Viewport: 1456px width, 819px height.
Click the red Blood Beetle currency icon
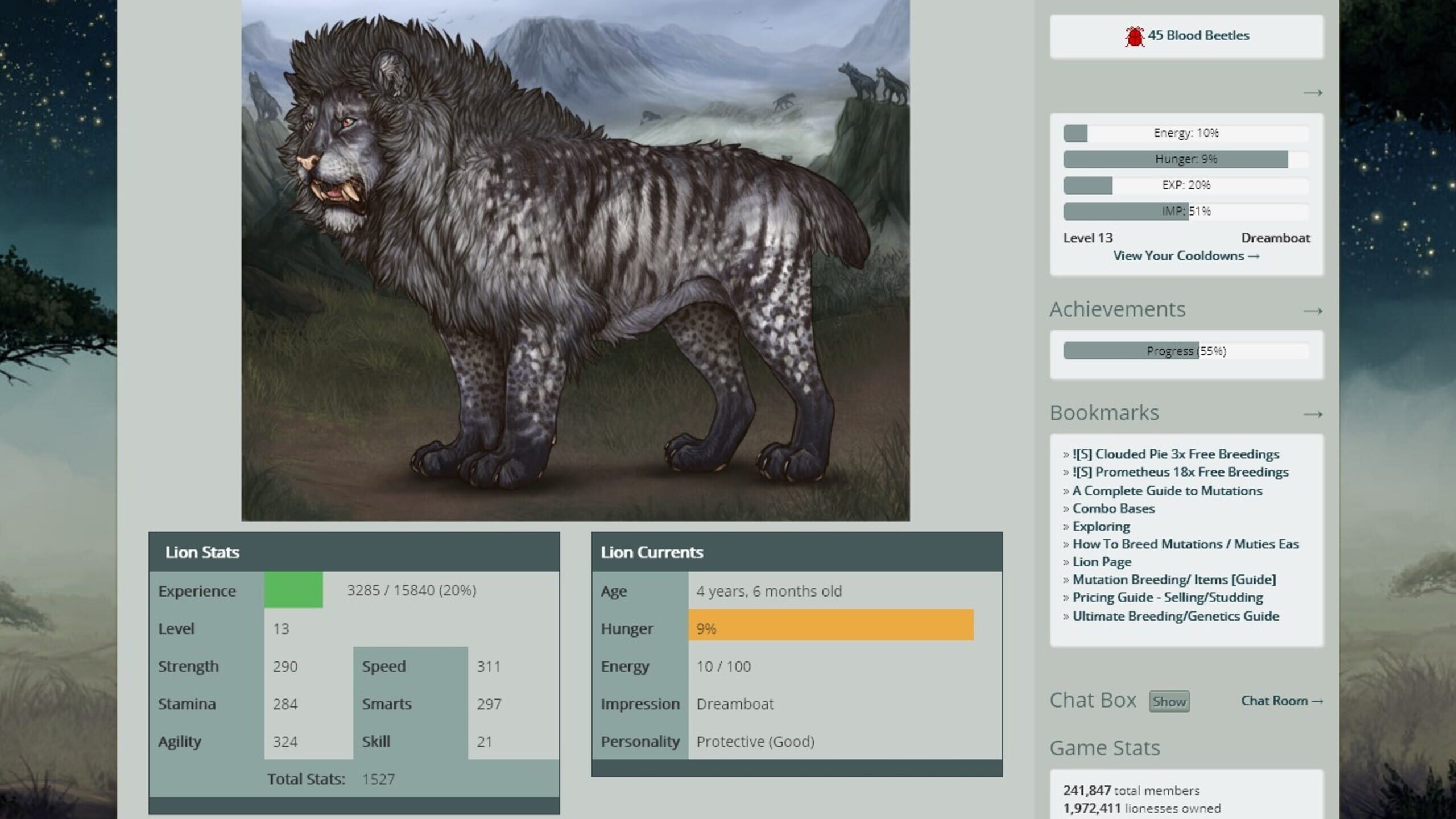(1135, 35)
